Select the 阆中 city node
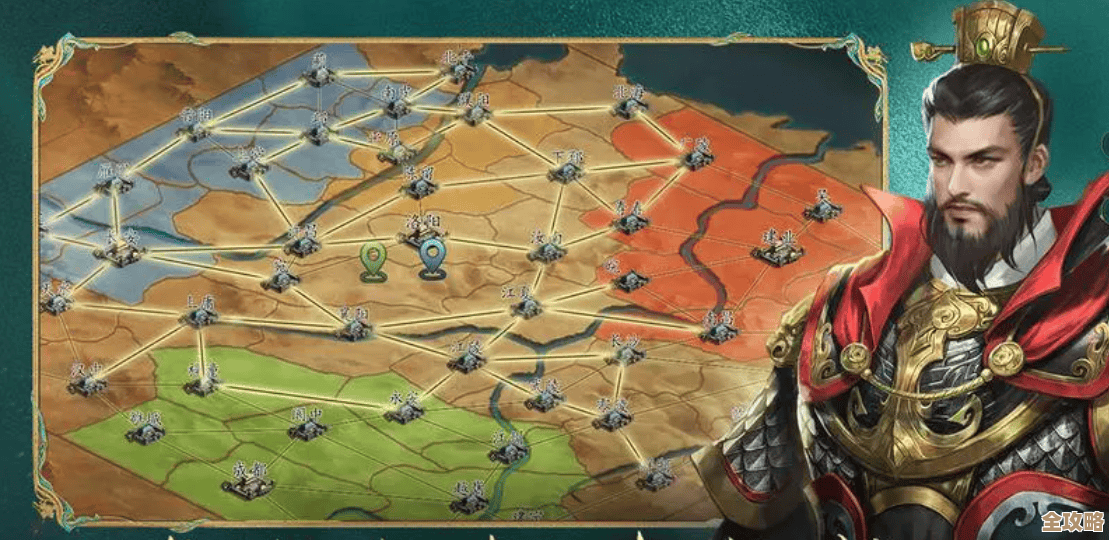Image resolution: width=1109 pixels, height=540 pixels. (306, 428)
